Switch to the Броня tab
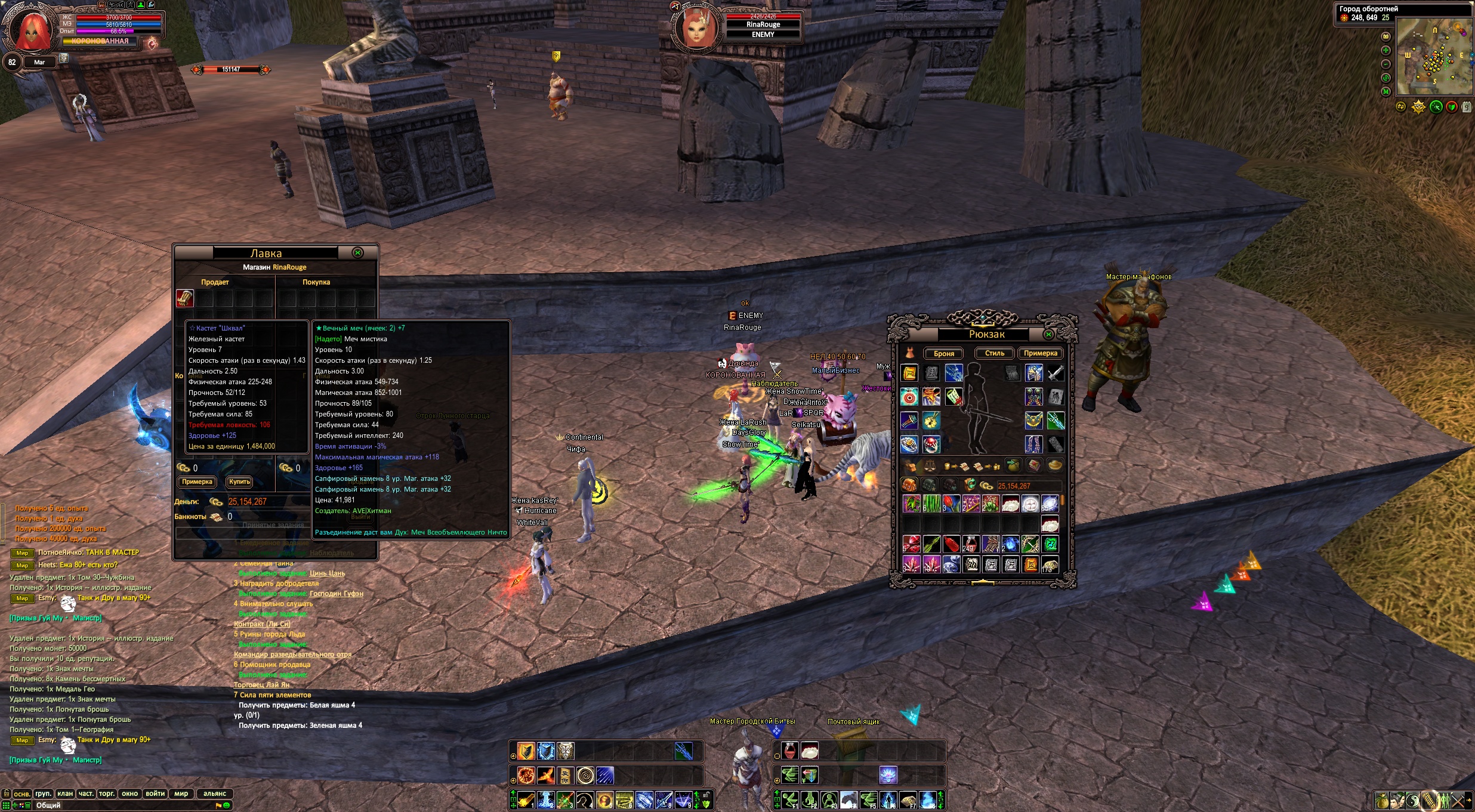 point(943,354)
